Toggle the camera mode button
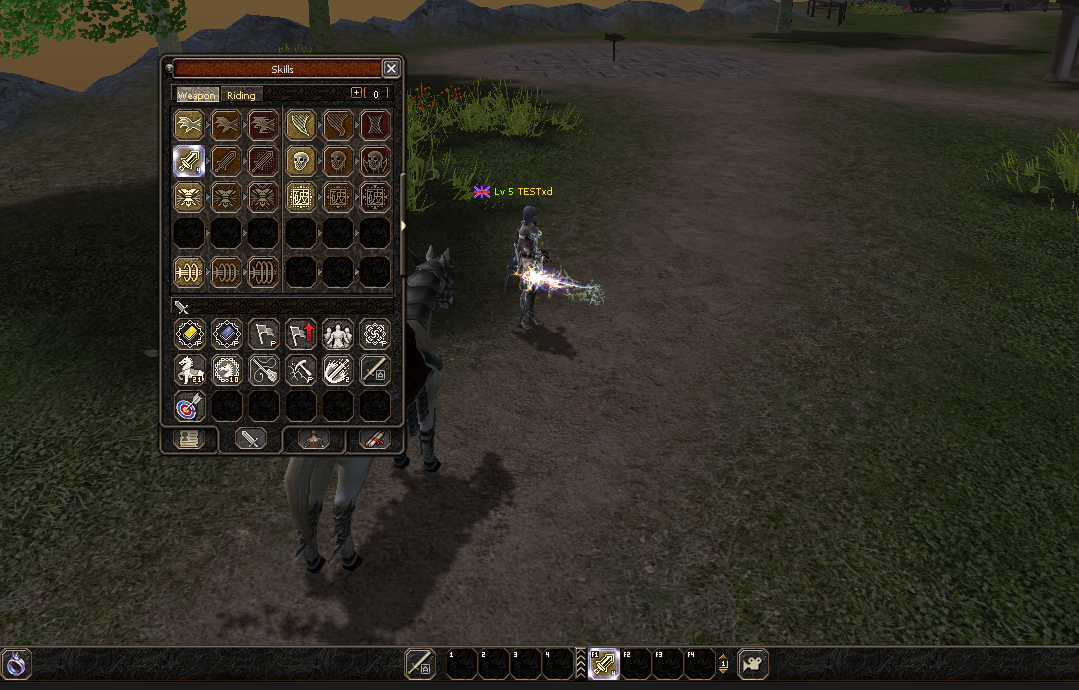 [753, 663]
